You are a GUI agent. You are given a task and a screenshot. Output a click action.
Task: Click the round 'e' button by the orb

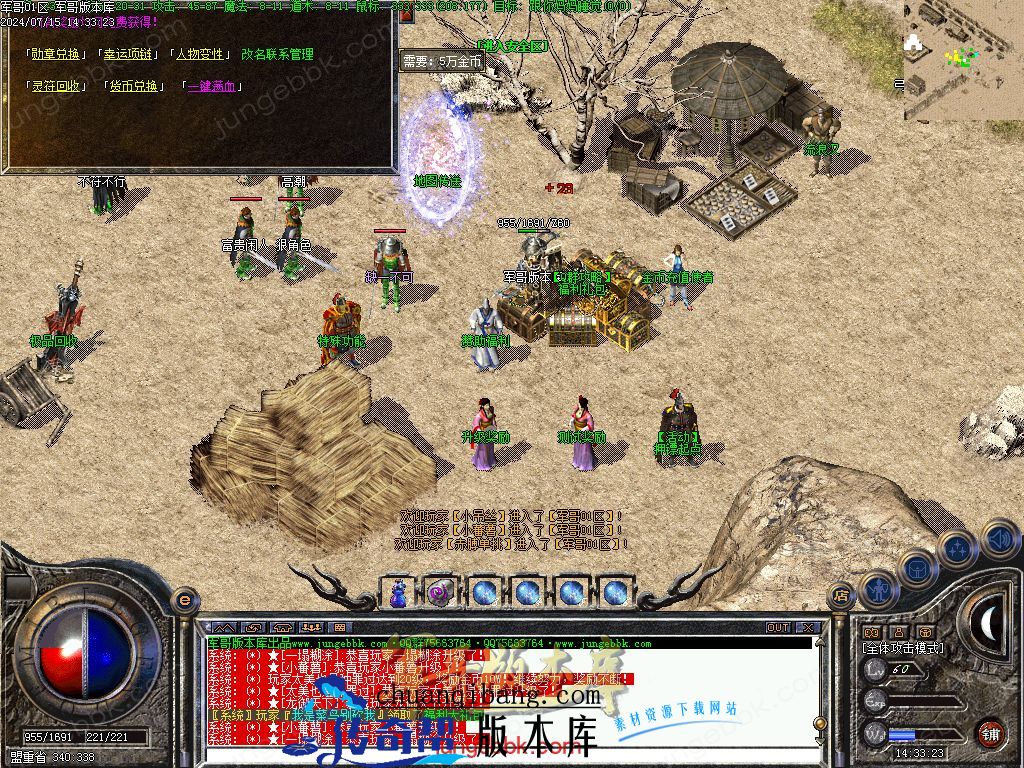click(184, 598)
